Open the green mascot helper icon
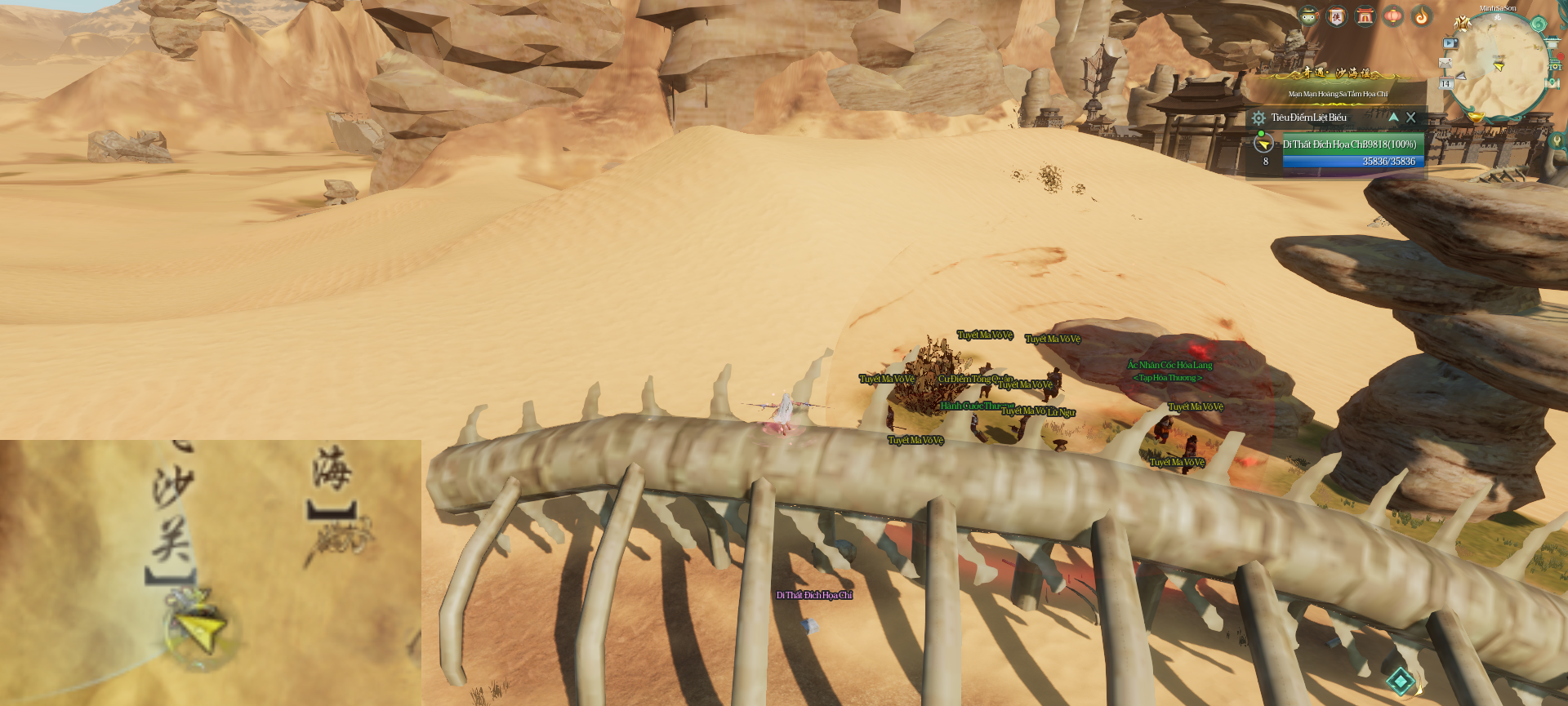Screen dimensions: 1568x706 pyautogui.click(x=1308, y=16)
